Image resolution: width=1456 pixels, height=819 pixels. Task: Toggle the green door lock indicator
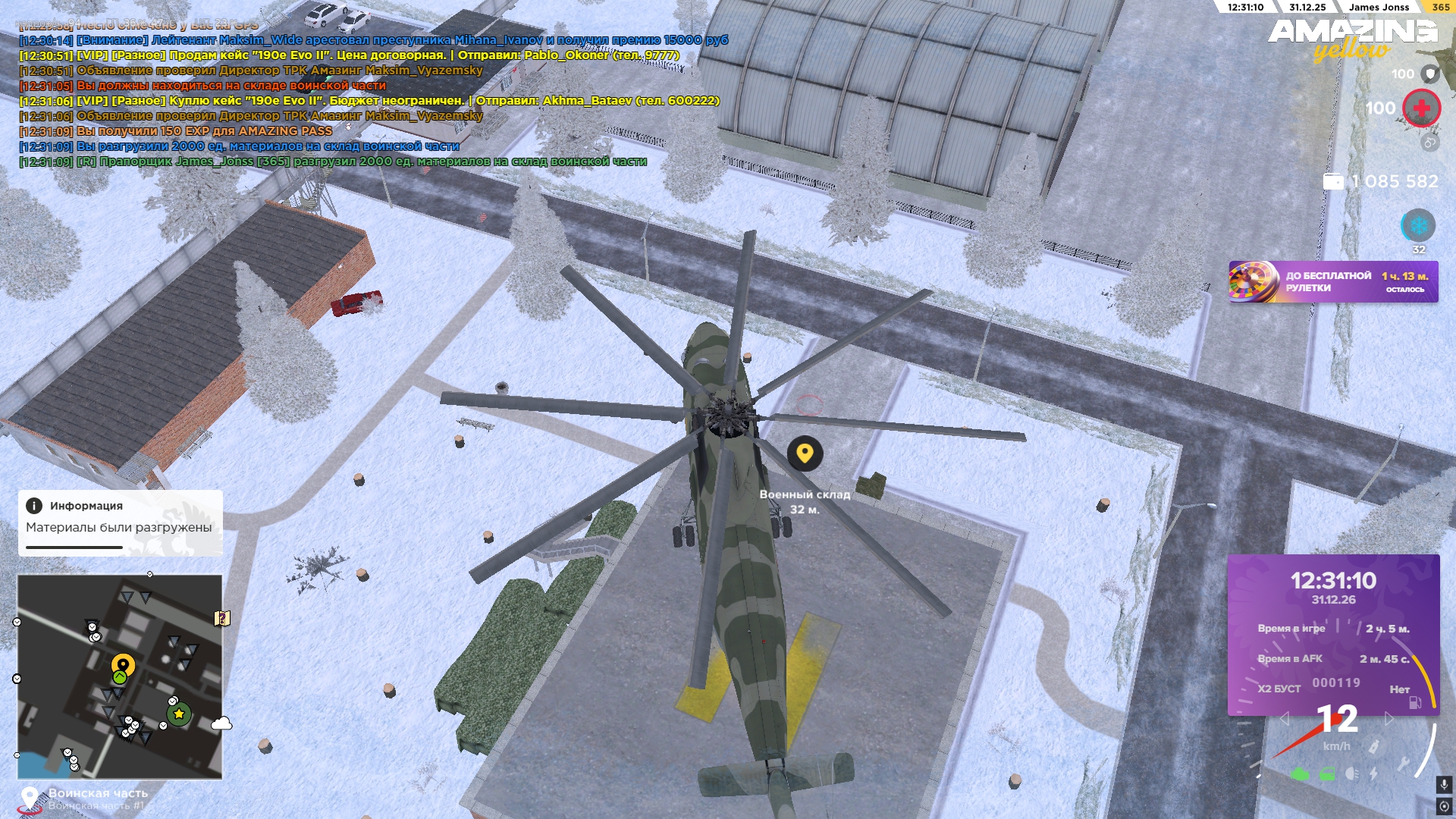click(1327, 773)
